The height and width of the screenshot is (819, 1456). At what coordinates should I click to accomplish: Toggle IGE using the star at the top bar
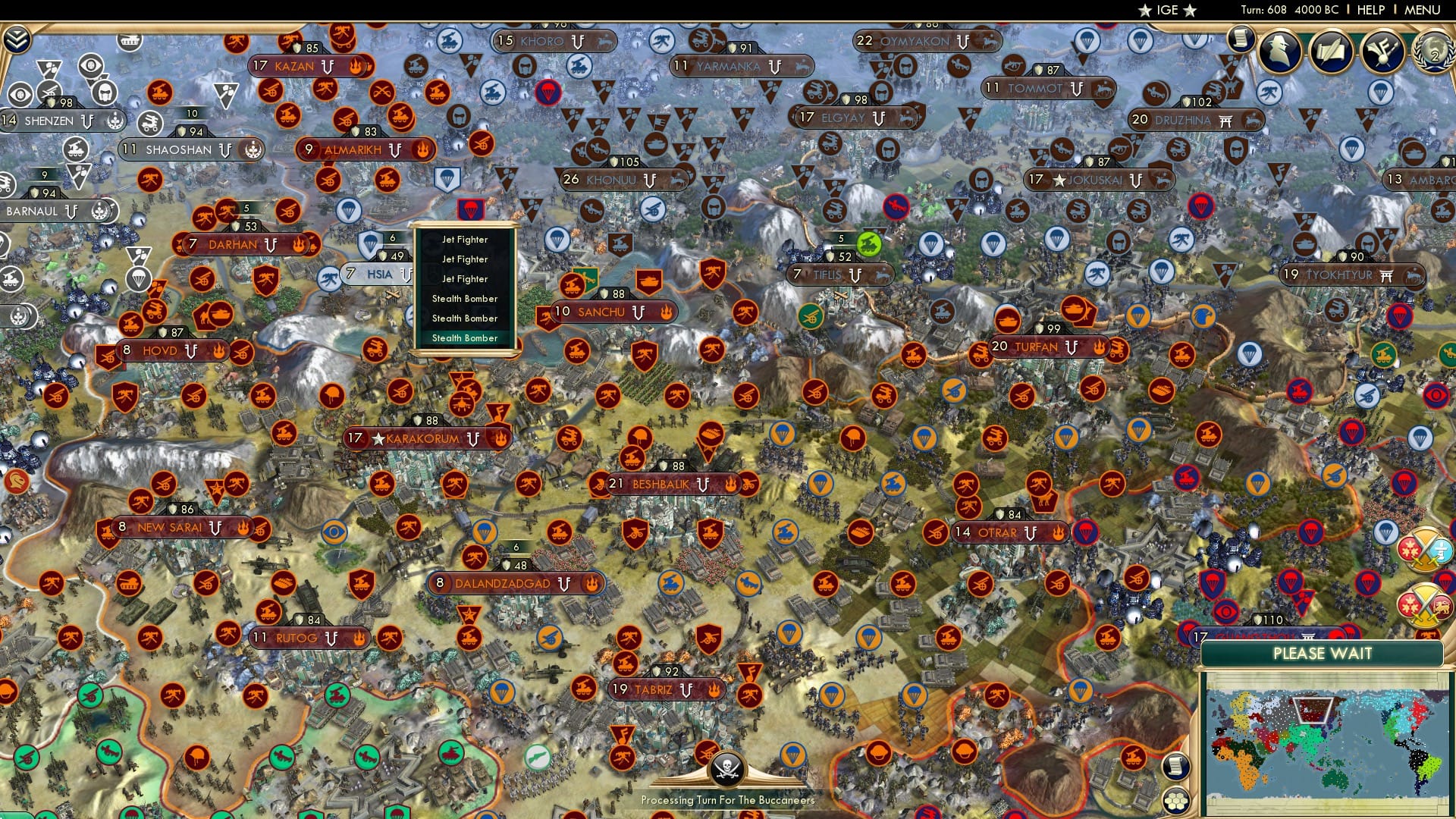[1145, 11]
